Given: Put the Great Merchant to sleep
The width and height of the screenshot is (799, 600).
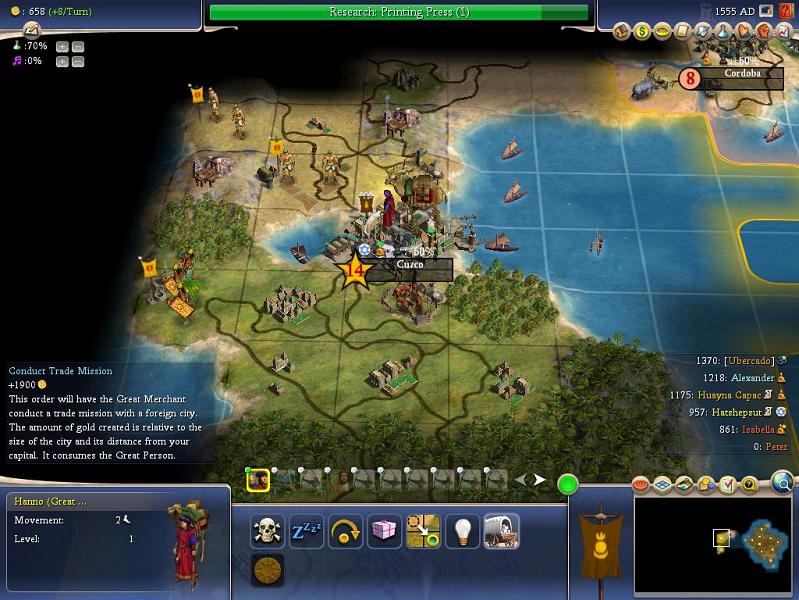Looking at the screenshot, I should pyautogui.click(x=306, y=531).
